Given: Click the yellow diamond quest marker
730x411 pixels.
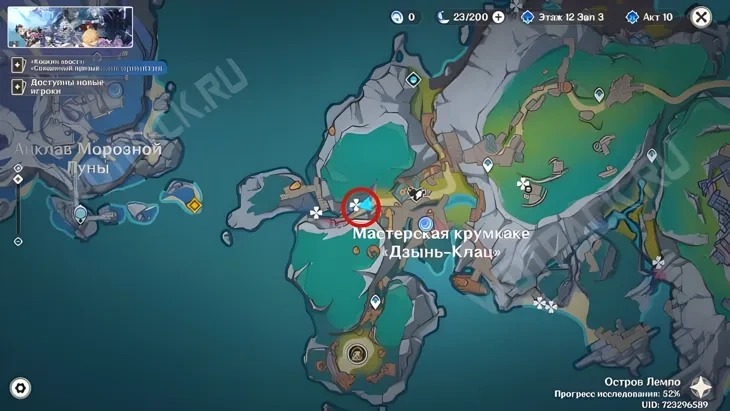Looking at the screenshot, I should (x=194, y=205).
